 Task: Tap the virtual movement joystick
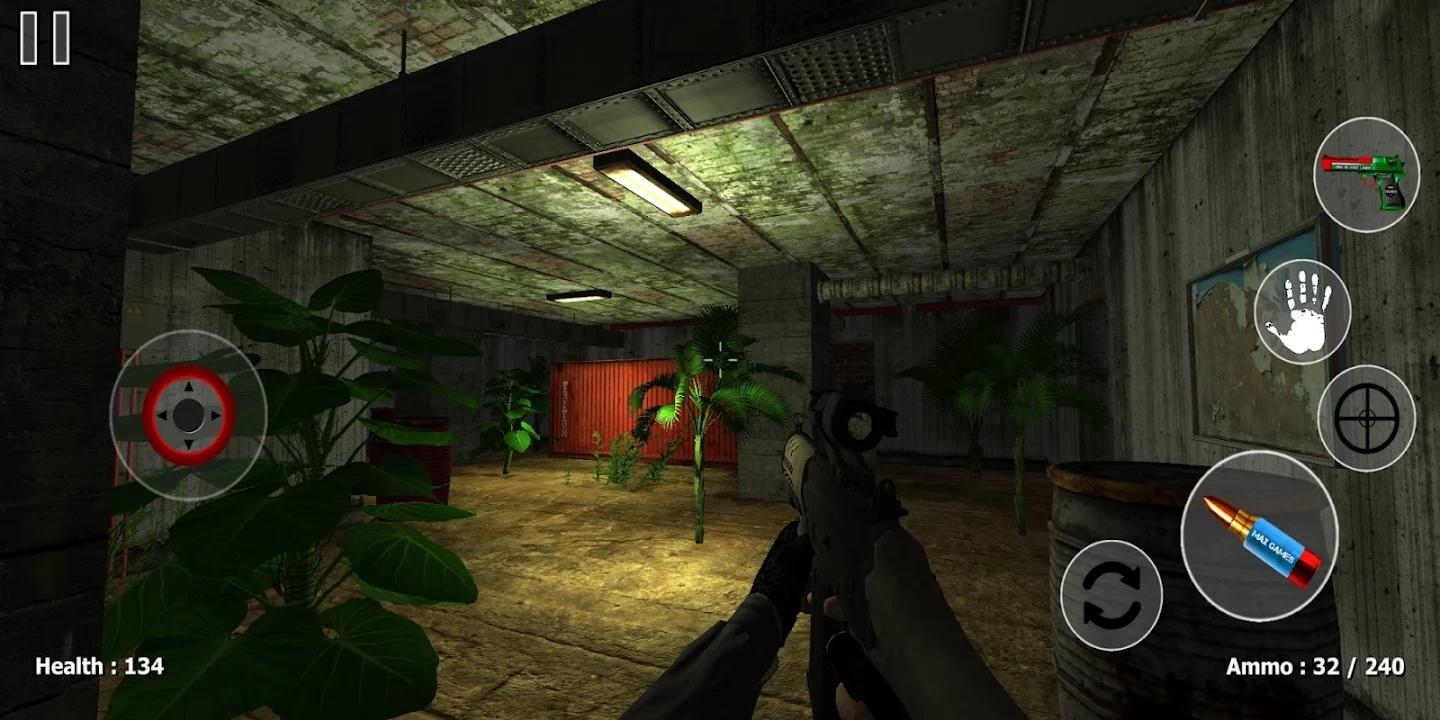(x=188, y=414)
